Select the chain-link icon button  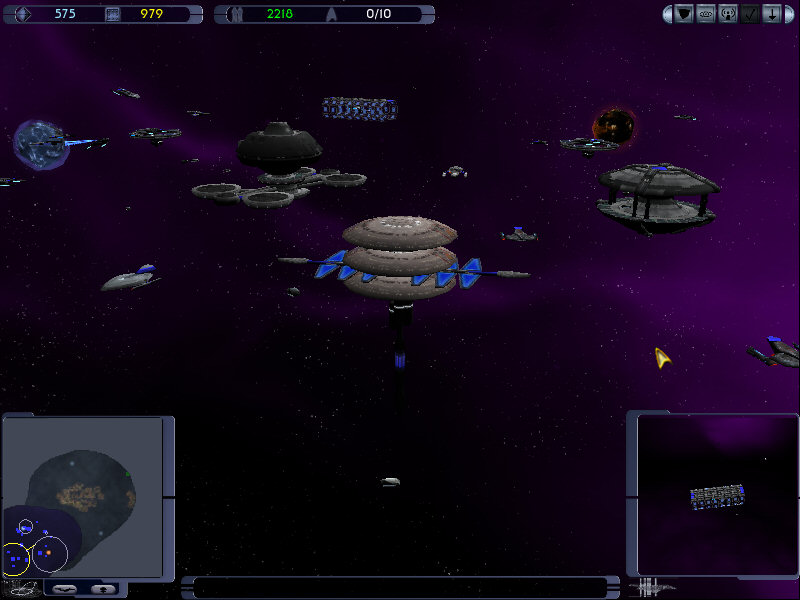tap(706, 14)
